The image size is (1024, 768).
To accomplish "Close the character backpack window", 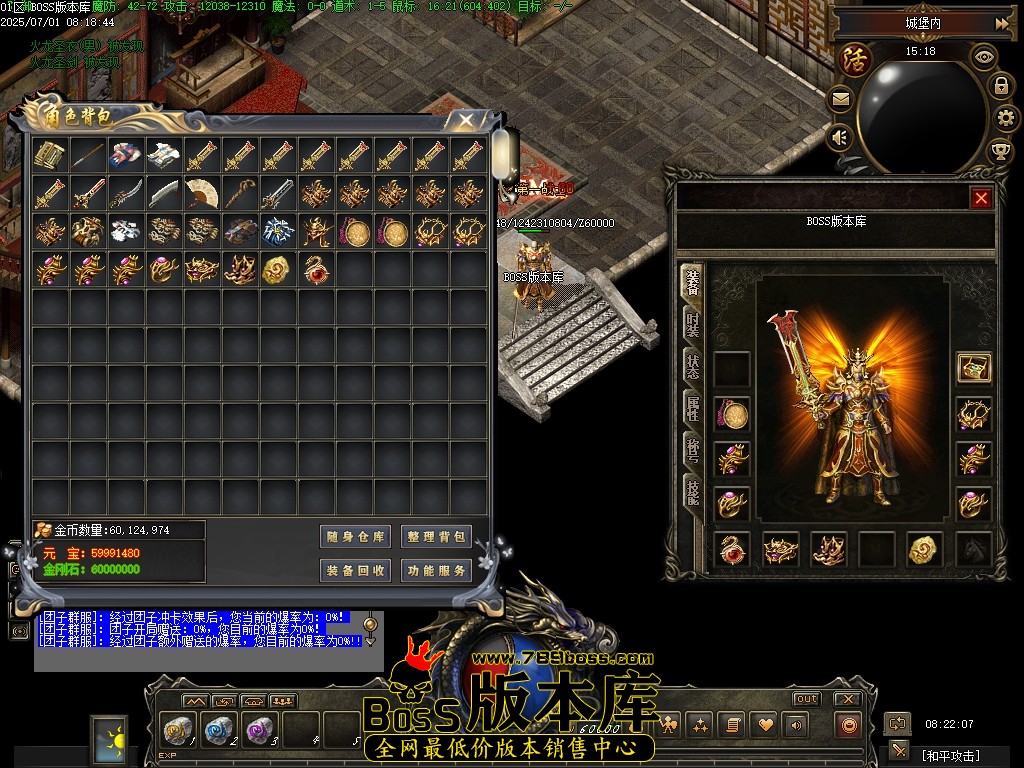I will [466, 120].
